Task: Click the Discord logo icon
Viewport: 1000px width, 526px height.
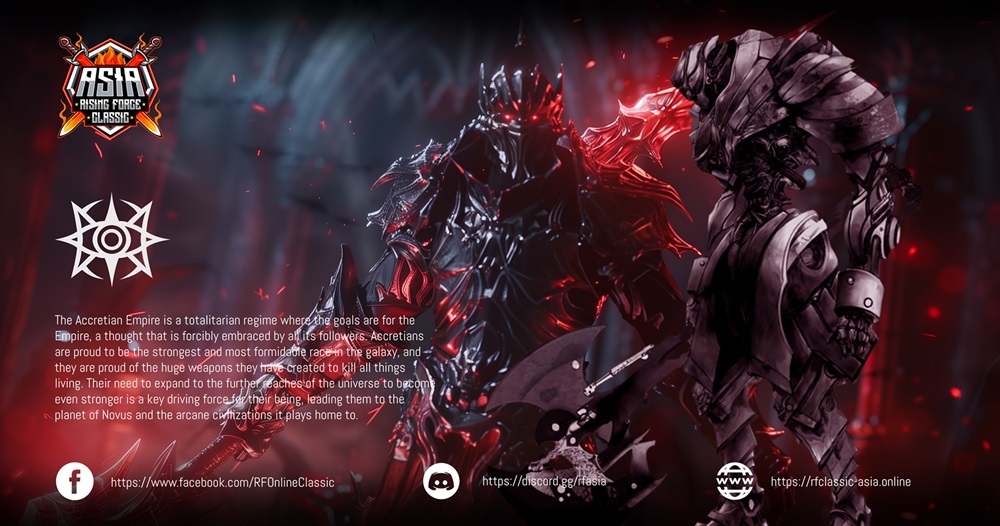Action: (441, 482)
